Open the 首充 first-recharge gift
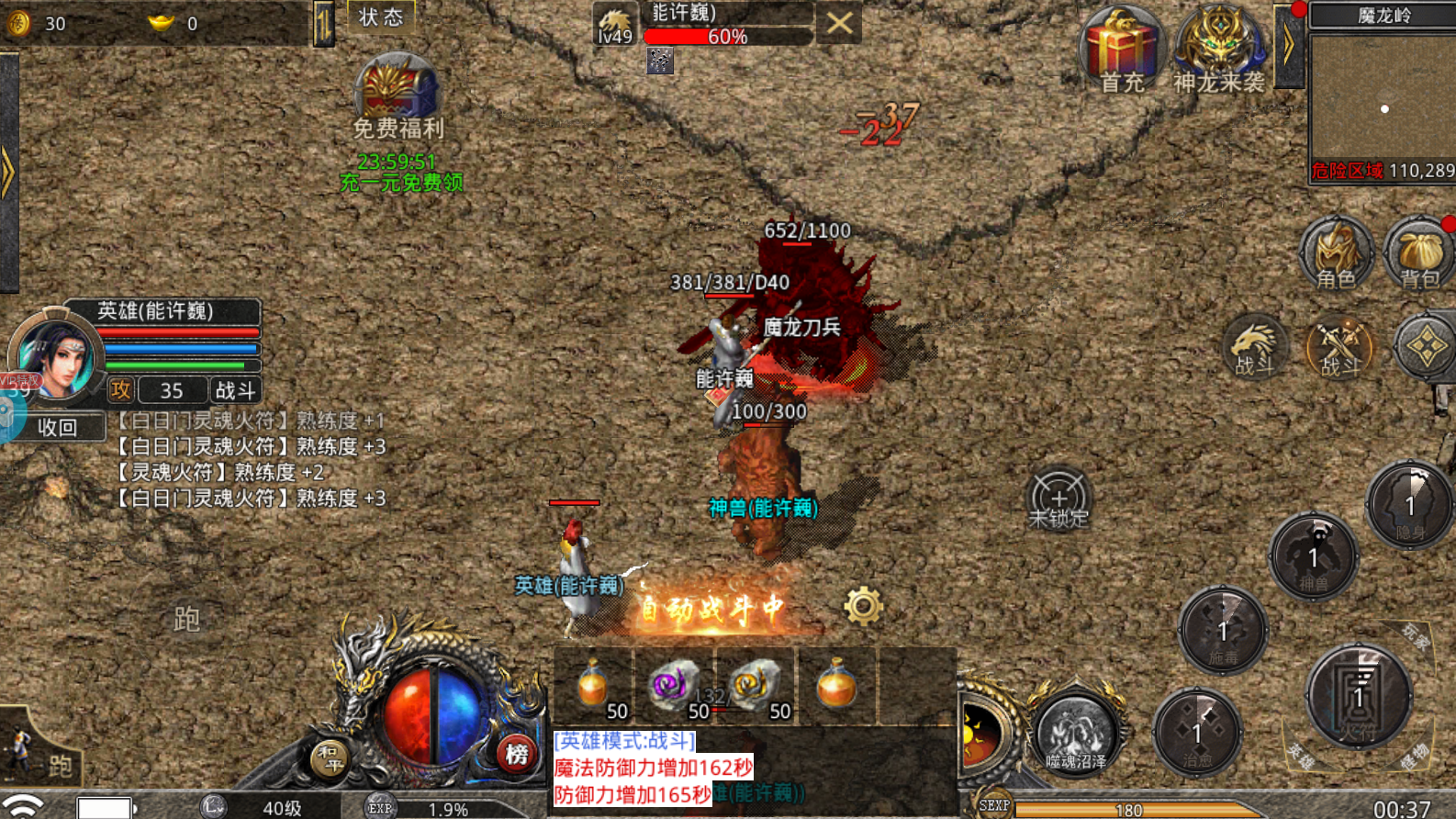Screen dimensions: 1456x819 1122,51
